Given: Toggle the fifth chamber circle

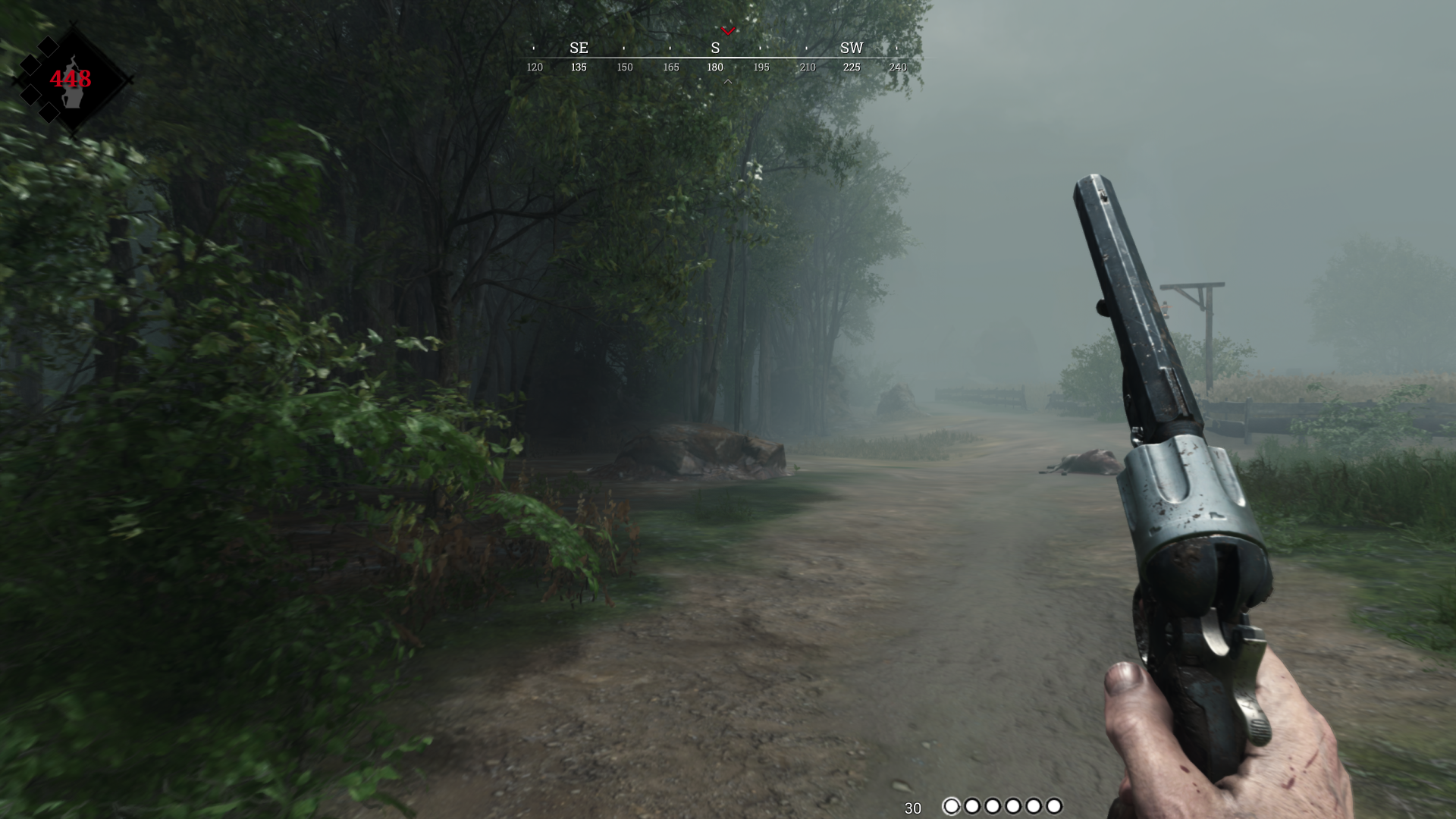Looking at the screenshot, I should (1034, 806).
